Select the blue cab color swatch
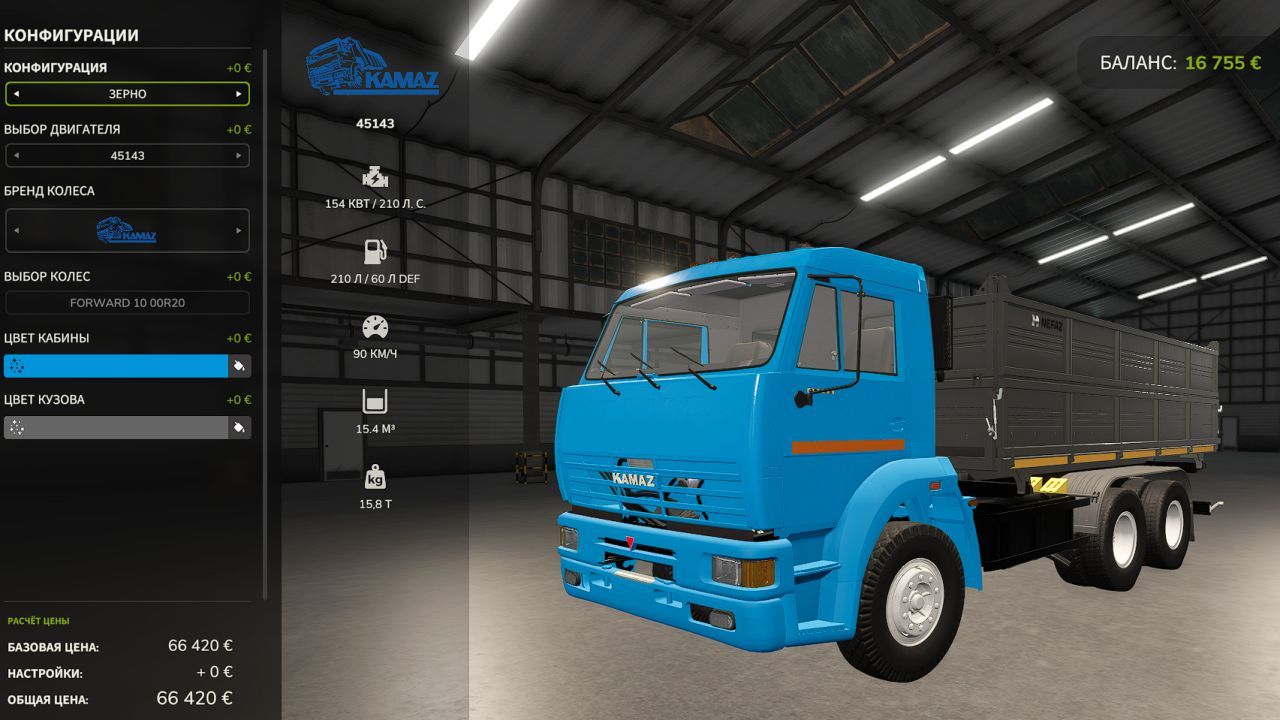This screenshot has width=1280, height=720. coord(115,366)
